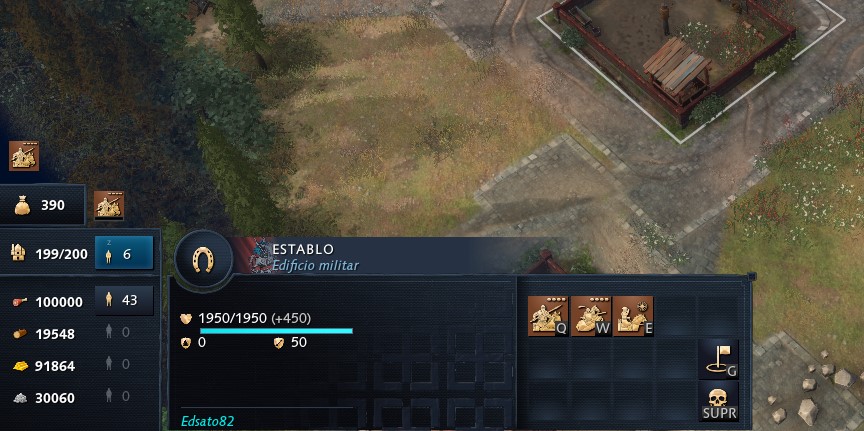Click the cavalry icon beside the 390 counter
Screen dimensions: 864x431
[109, 206]
